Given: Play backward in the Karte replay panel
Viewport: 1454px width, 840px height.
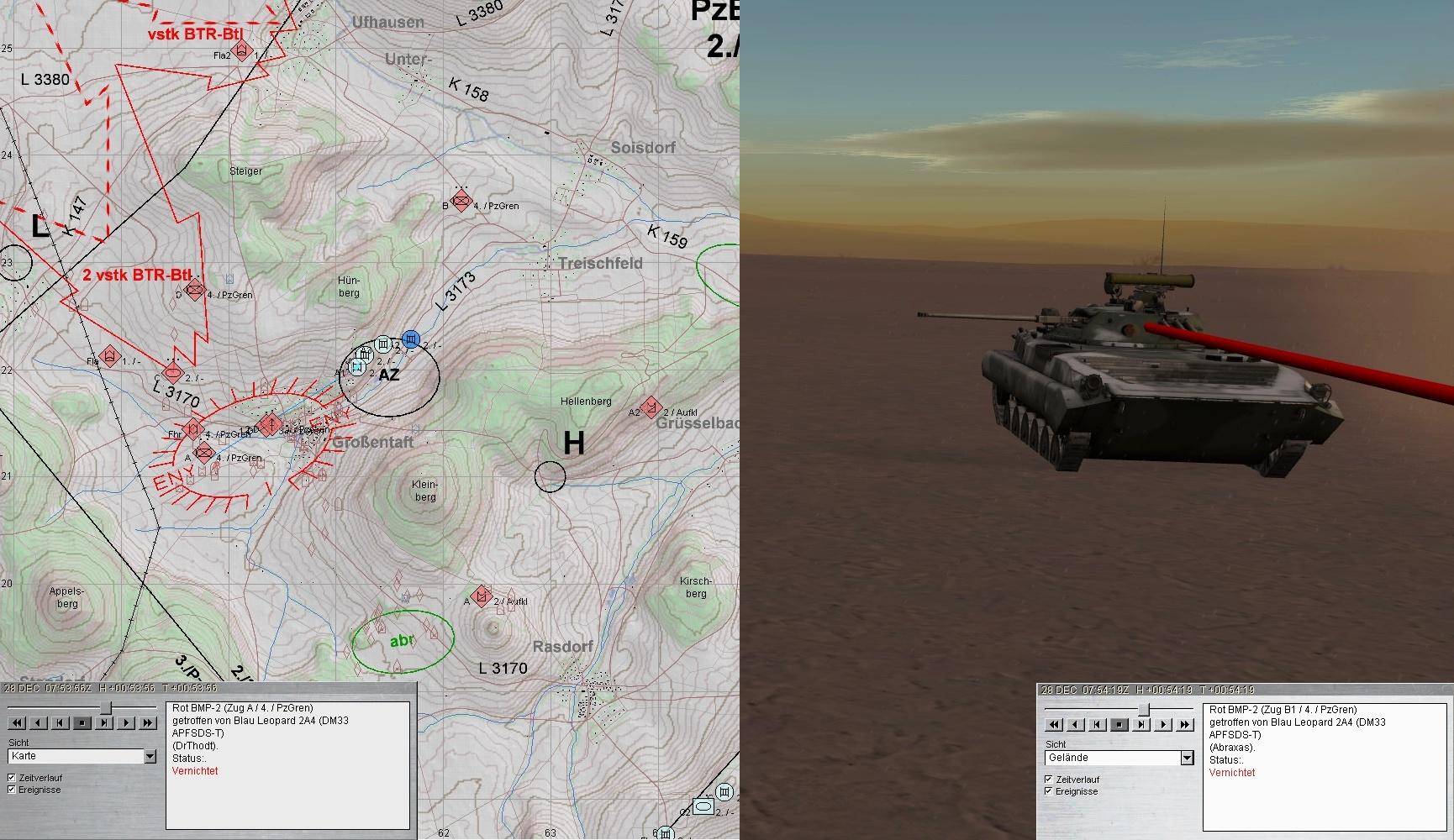Looking at the screenshot, I should (39, 722).
